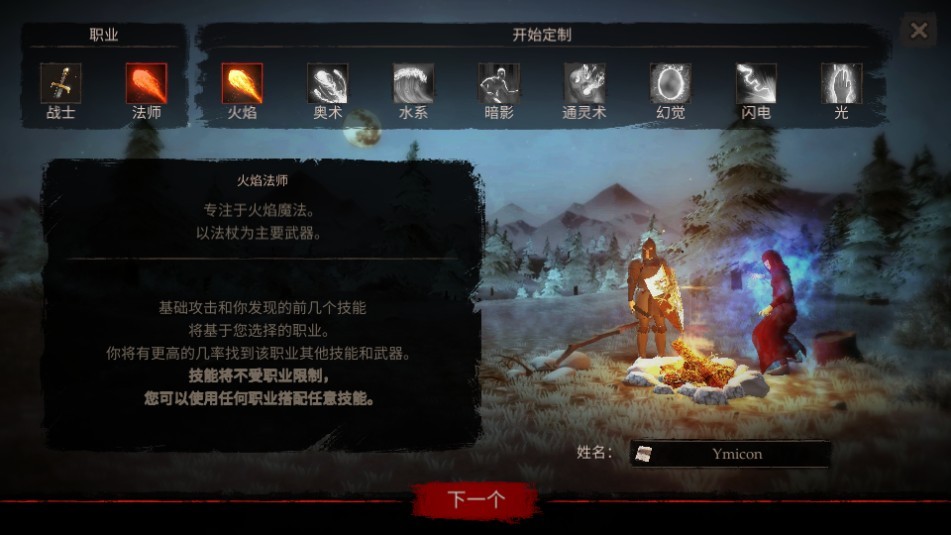Close the character creation screen
This screenshot has height=535, width=951.
(918, 31)
